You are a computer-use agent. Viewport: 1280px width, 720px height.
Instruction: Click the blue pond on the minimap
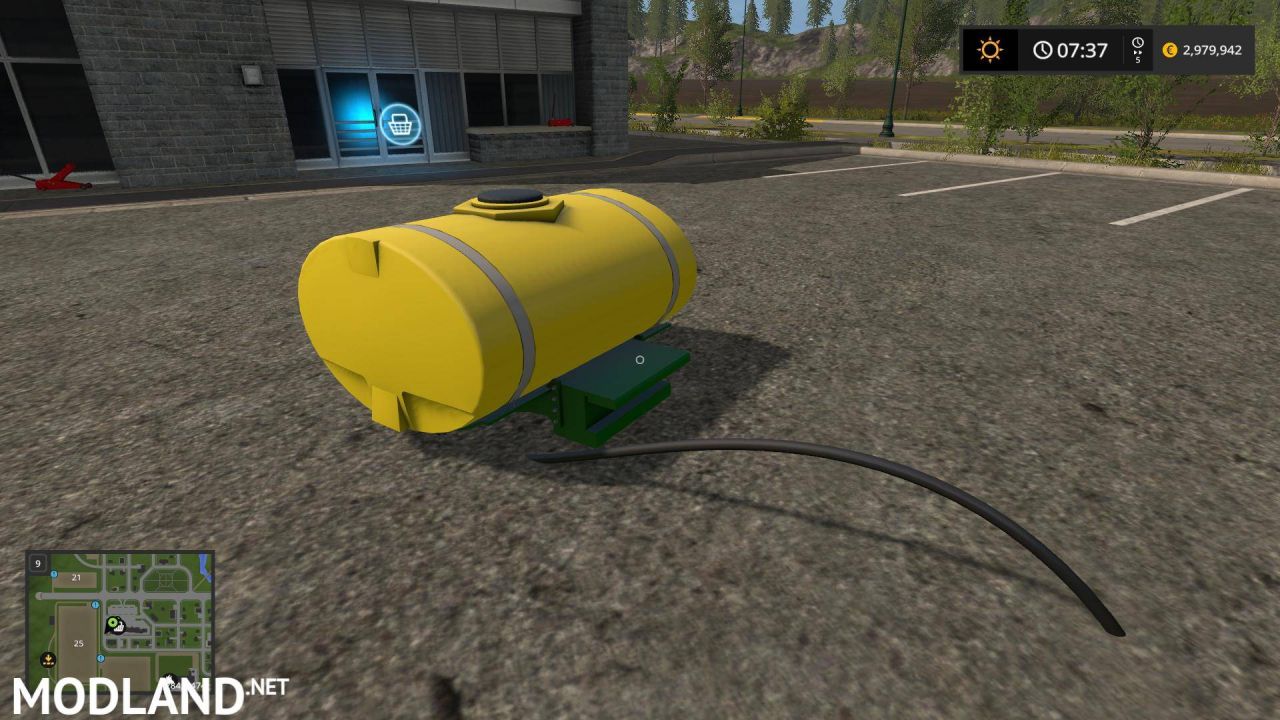click(x=205, y=567)
